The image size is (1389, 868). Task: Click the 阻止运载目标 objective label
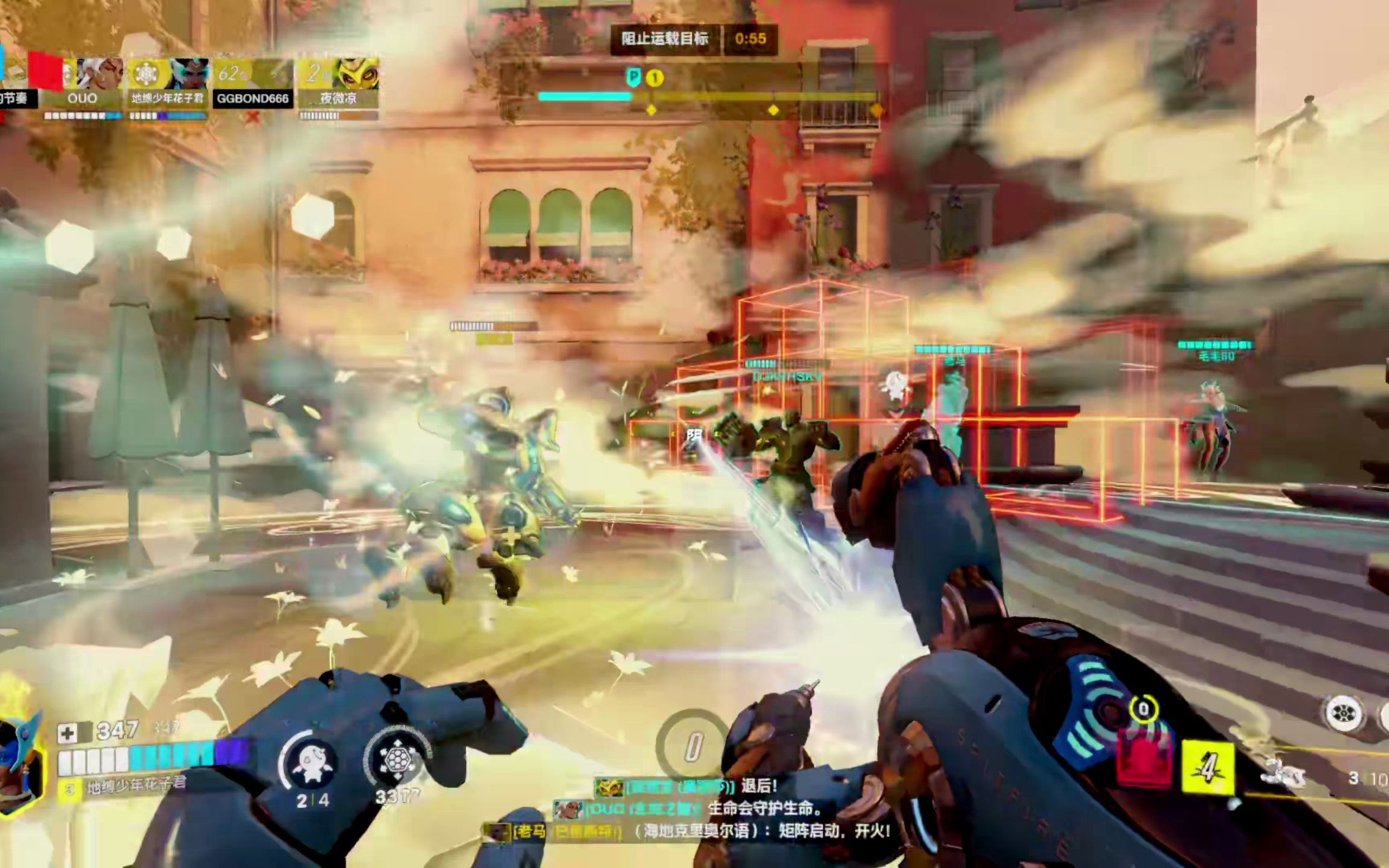click(x=665, y=39)
